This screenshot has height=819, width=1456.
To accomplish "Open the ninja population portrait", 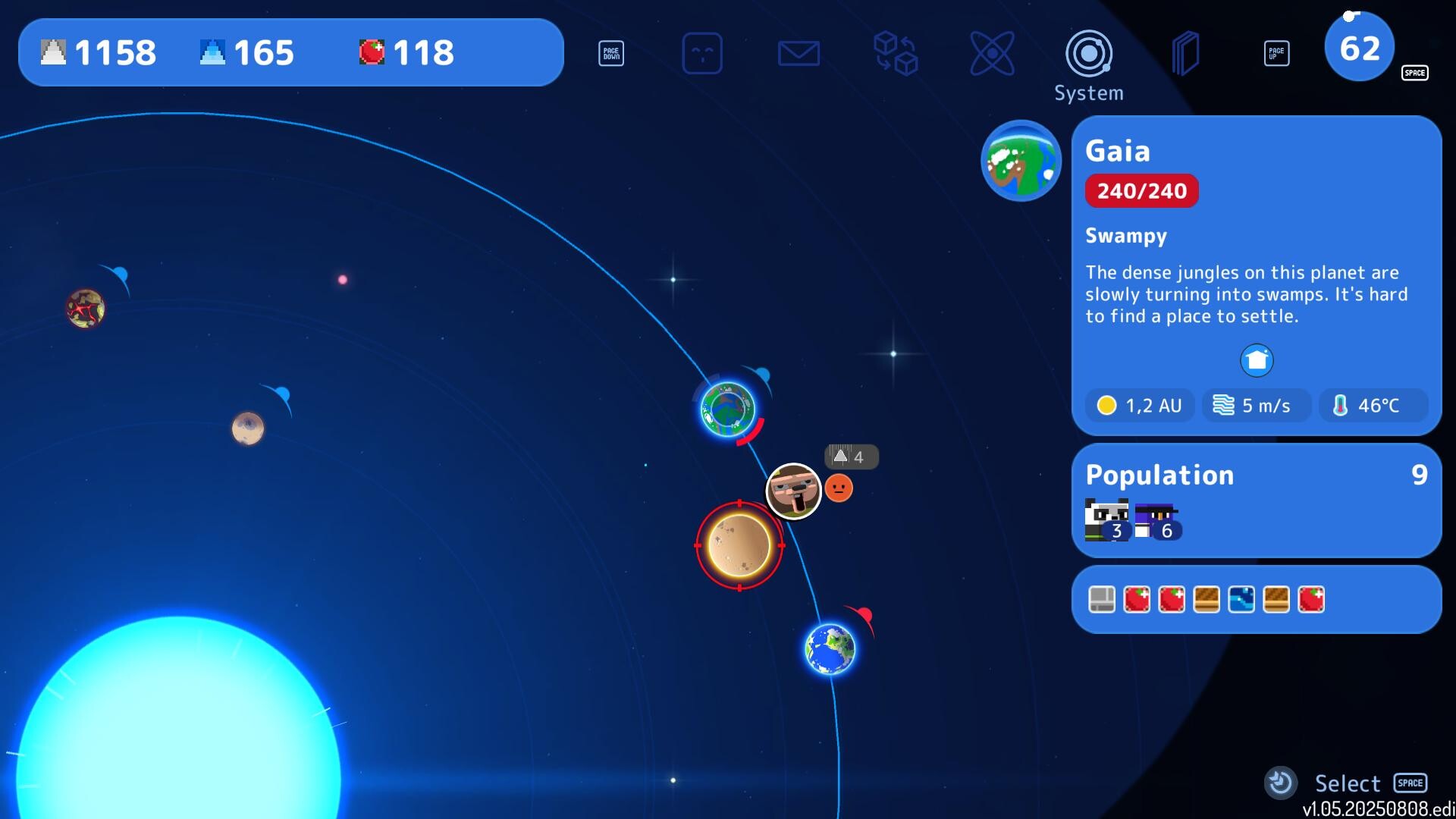I will click(x=1156, y=517).
